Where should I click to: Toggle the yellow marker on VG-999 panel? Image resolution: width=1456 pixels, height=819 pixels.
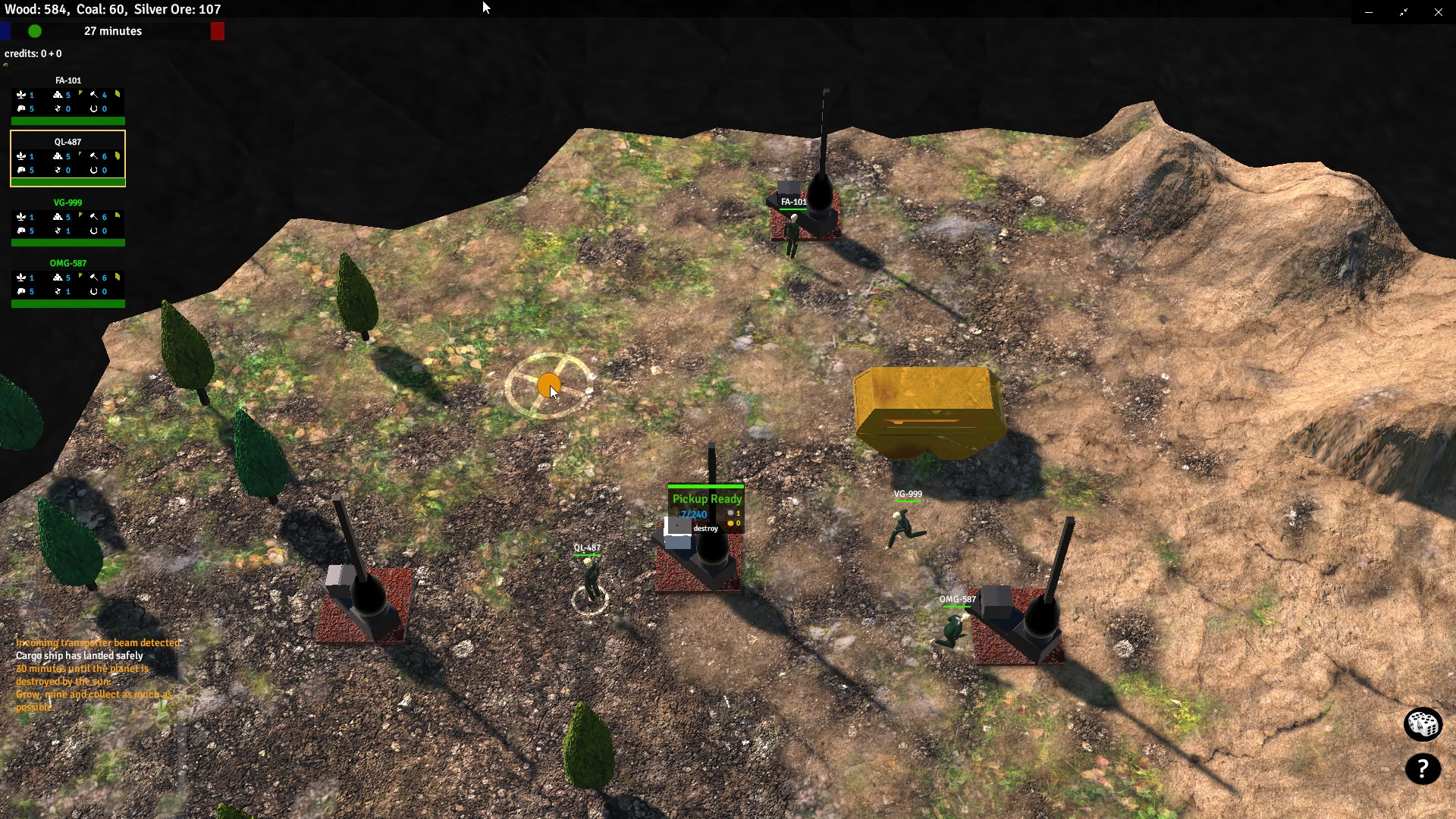[117, 215]
